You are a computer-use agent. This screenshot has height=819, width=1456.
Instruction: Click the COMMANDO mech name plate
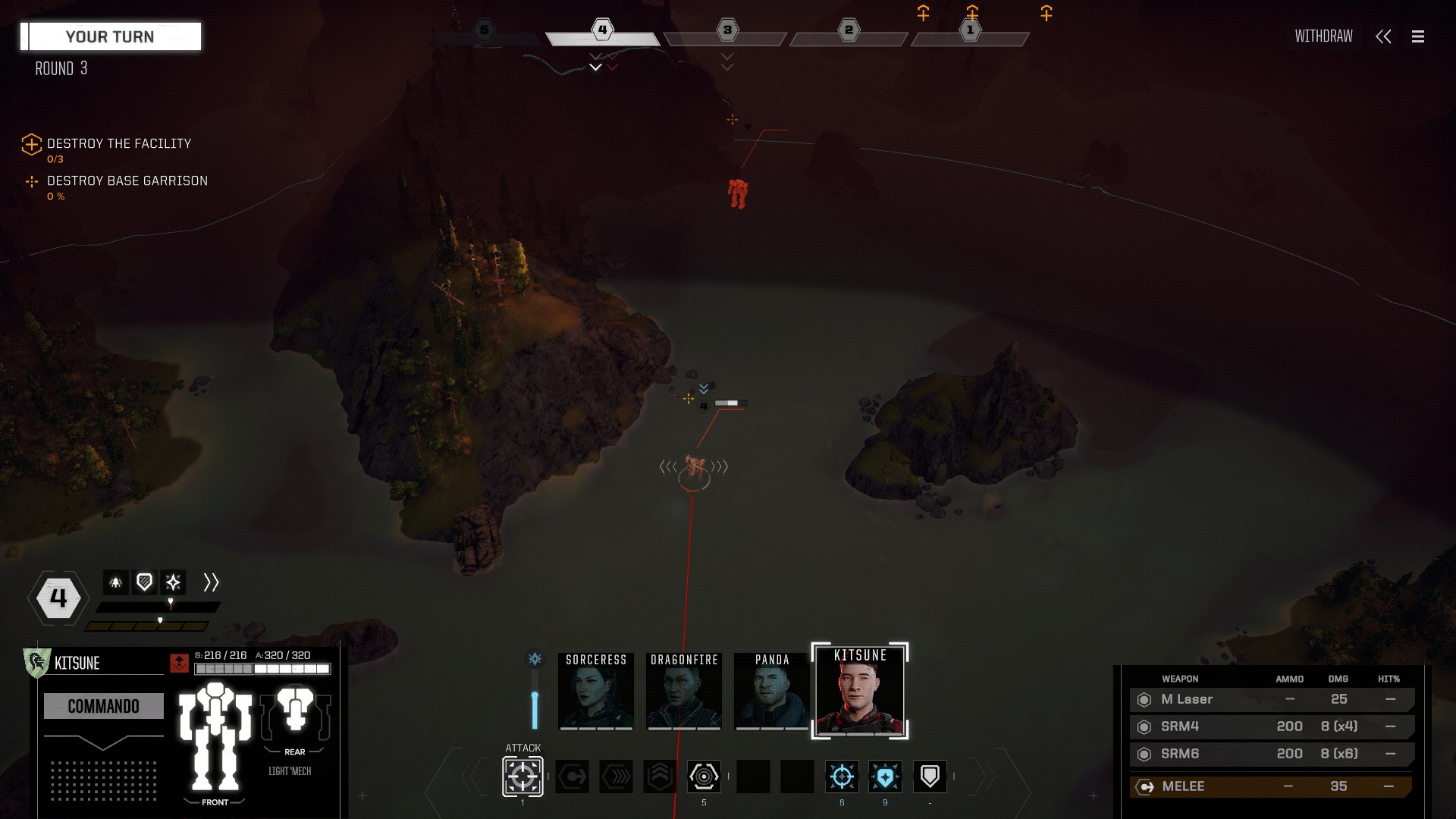pos(104,706)
